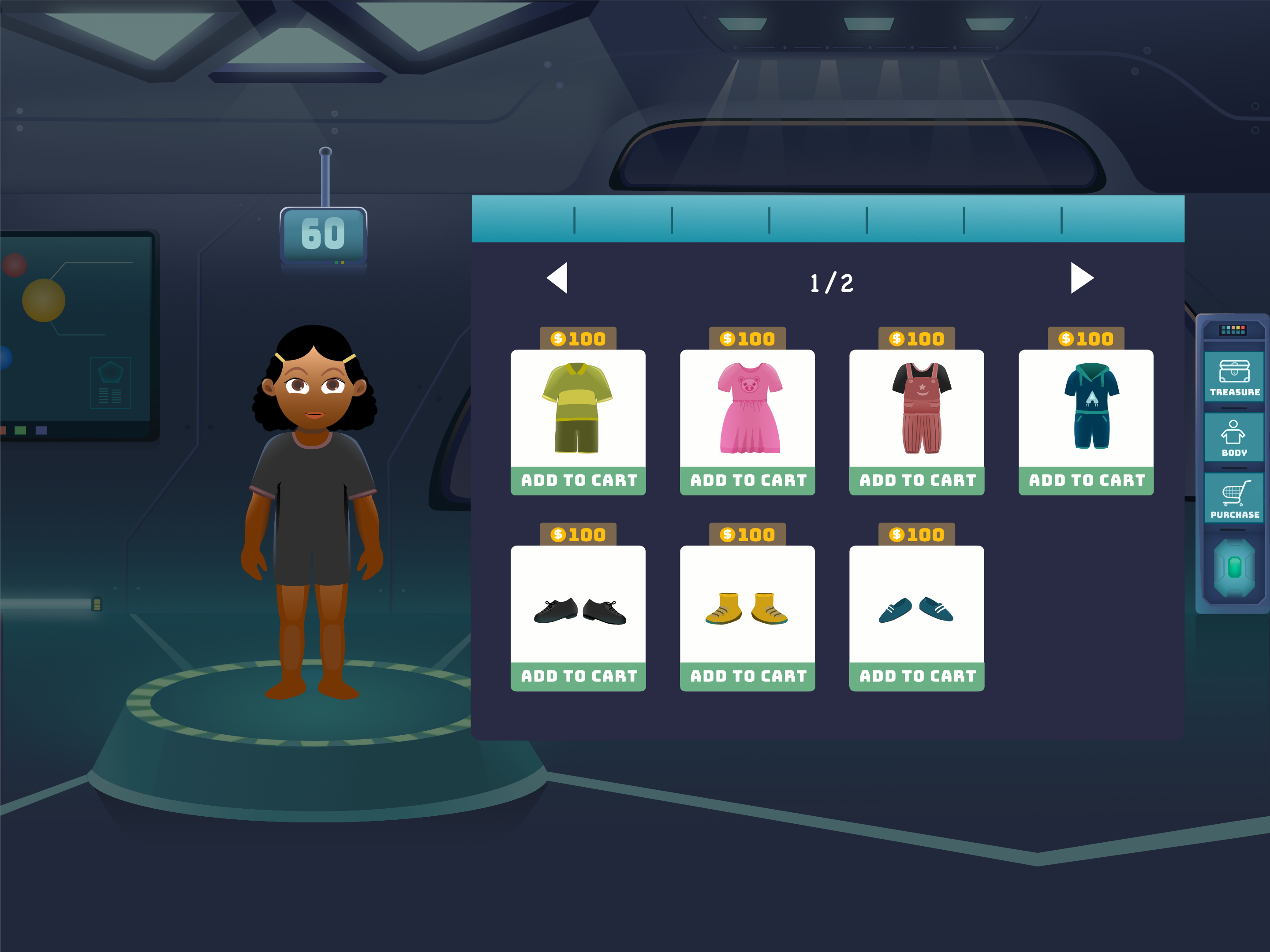Add the blue hoodie outfit to cart
The height and width of the screenshot is (952, 1270).
(x=1086, y=480)
